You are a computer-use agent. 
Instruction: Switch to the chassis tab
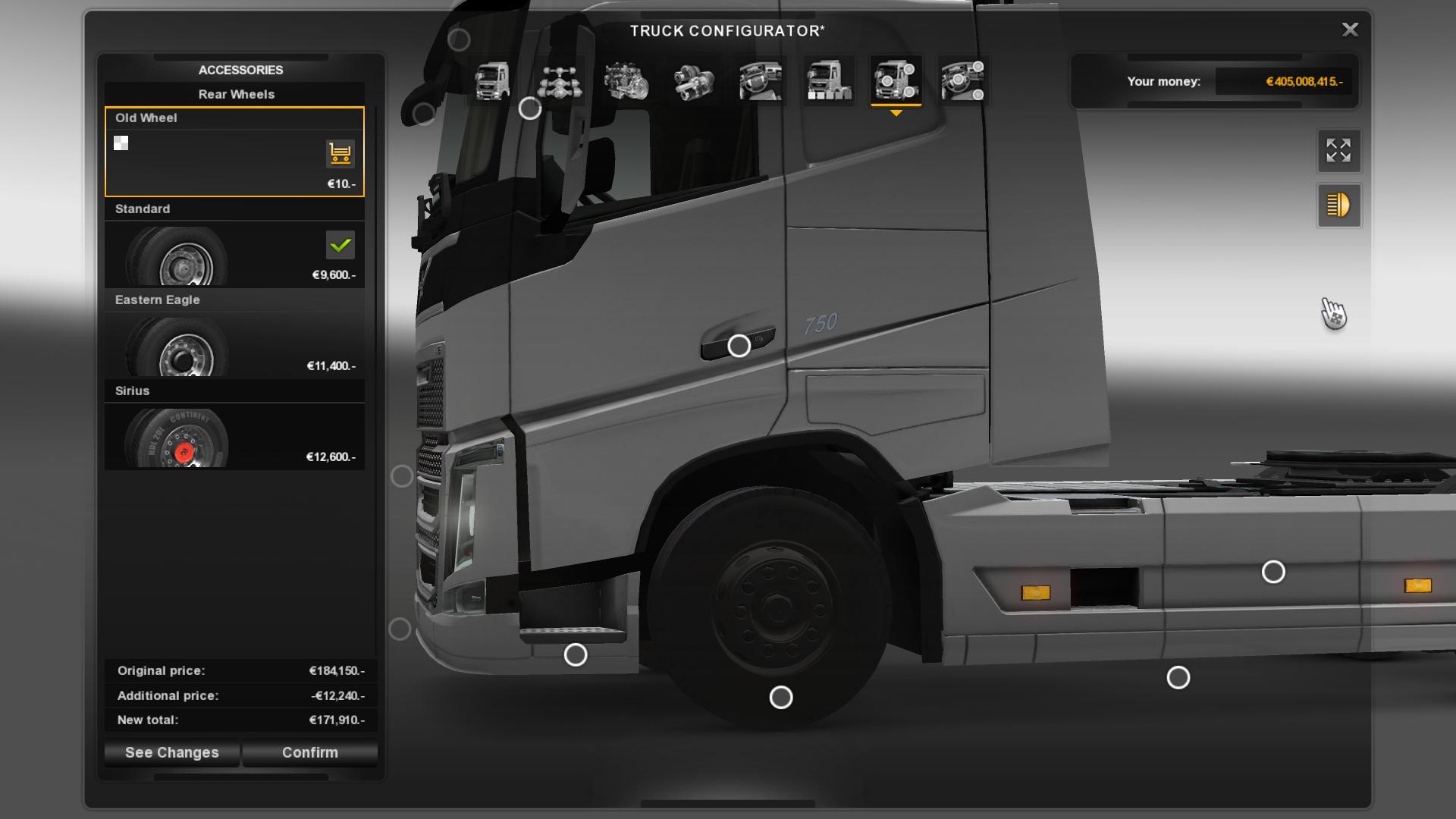click(x=560, y=81)
